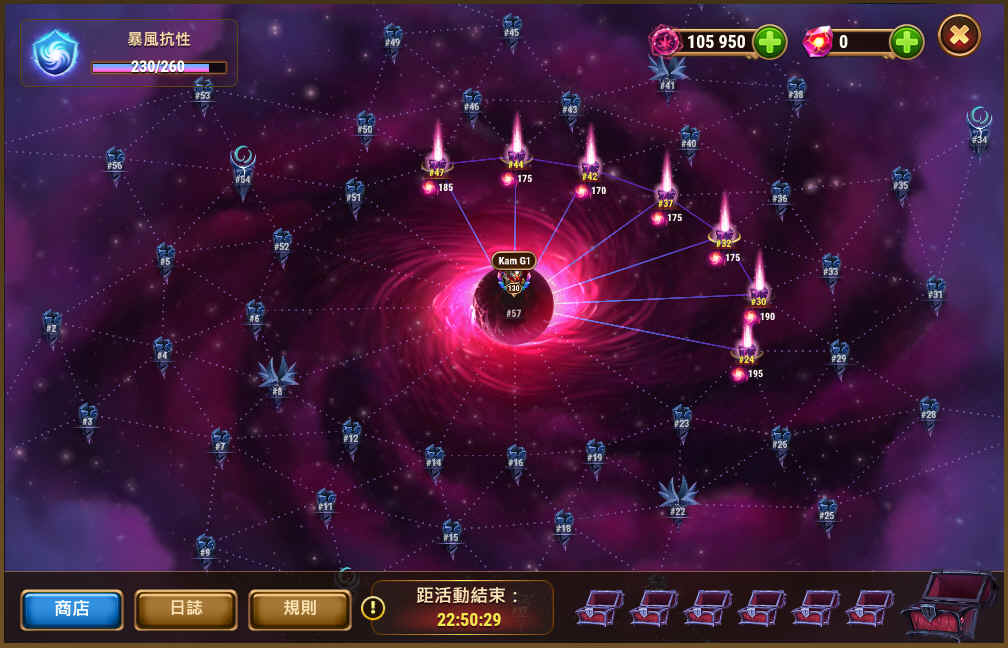The height and width of the screenshot is (648, 1008).
Task: Click the 暴風抗性 storm resistance shield icon
Action: click(x=55, y=53)
